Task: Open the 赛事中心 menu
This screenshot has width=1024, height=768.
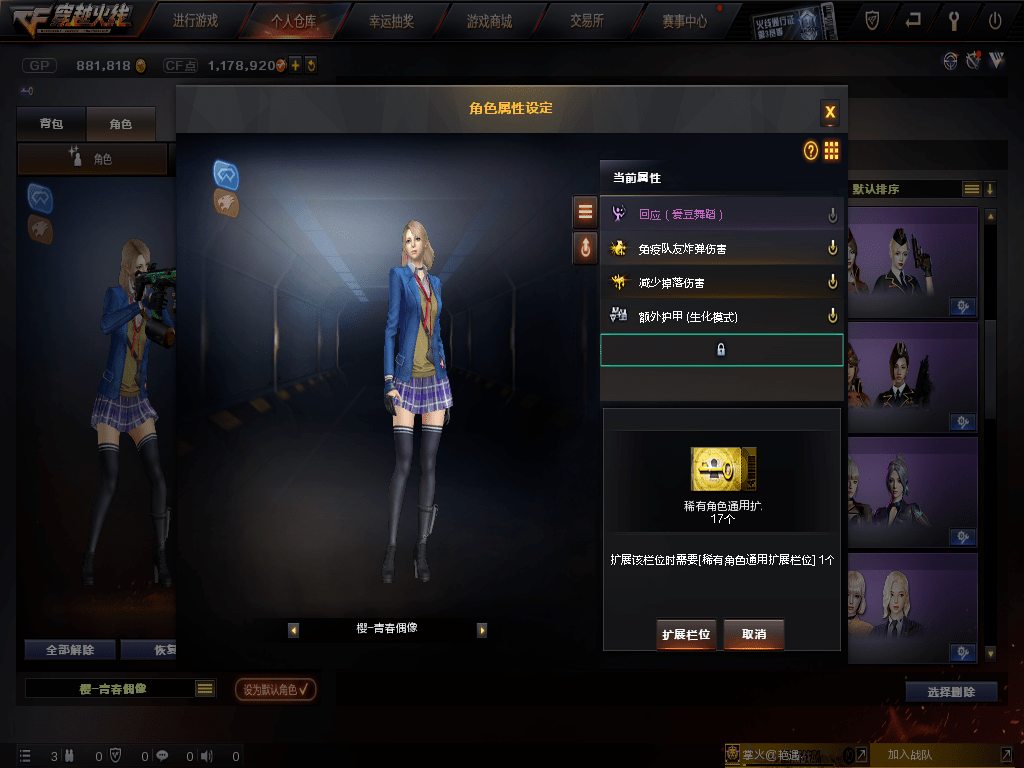Action: tap(684, 20)
